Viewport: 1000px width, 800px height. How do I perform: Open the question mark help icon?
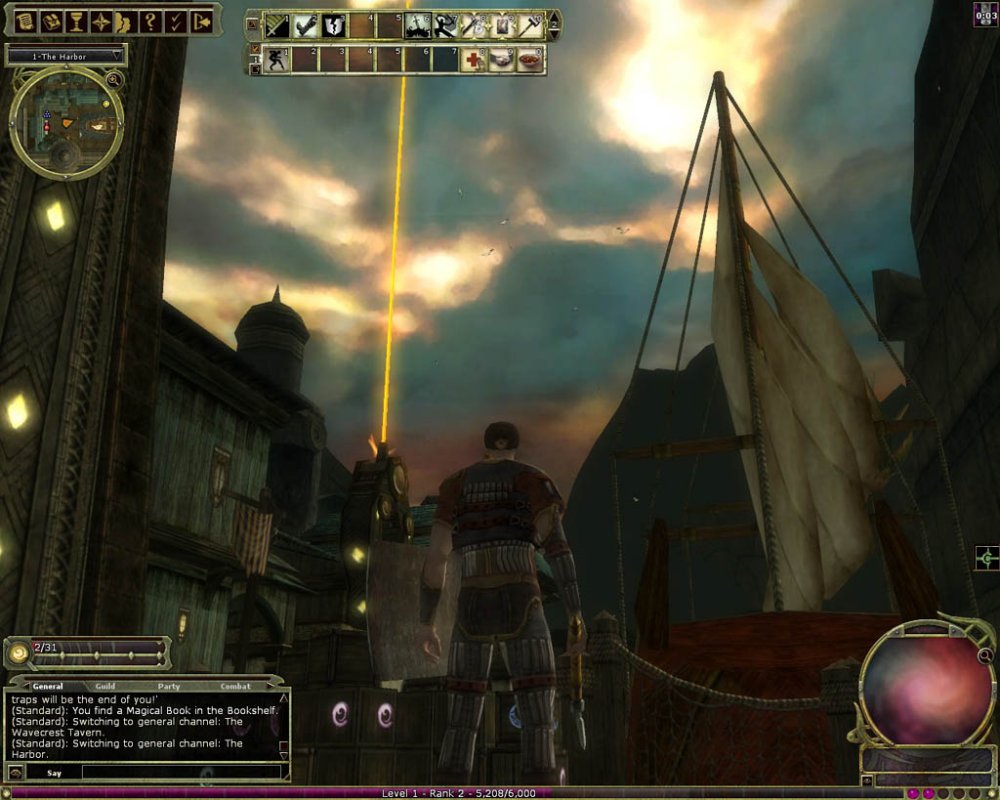tap(150, 20)
